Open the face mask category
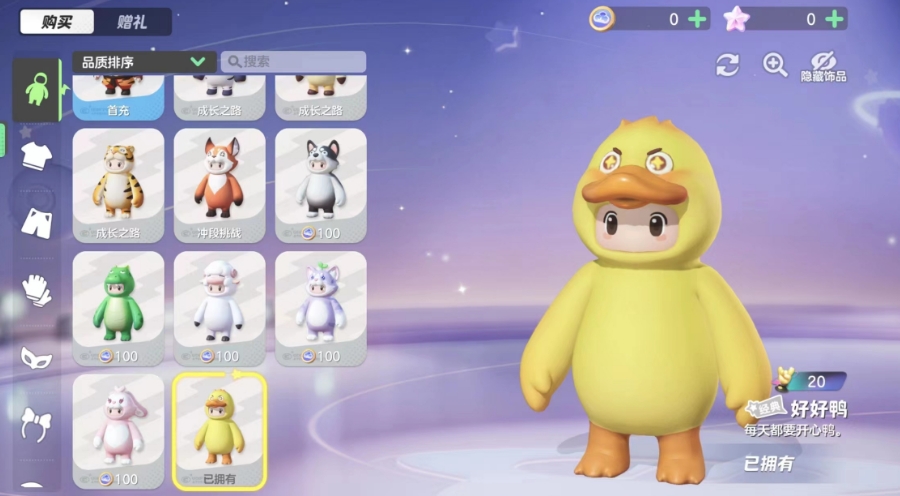 tap(36, 356)
